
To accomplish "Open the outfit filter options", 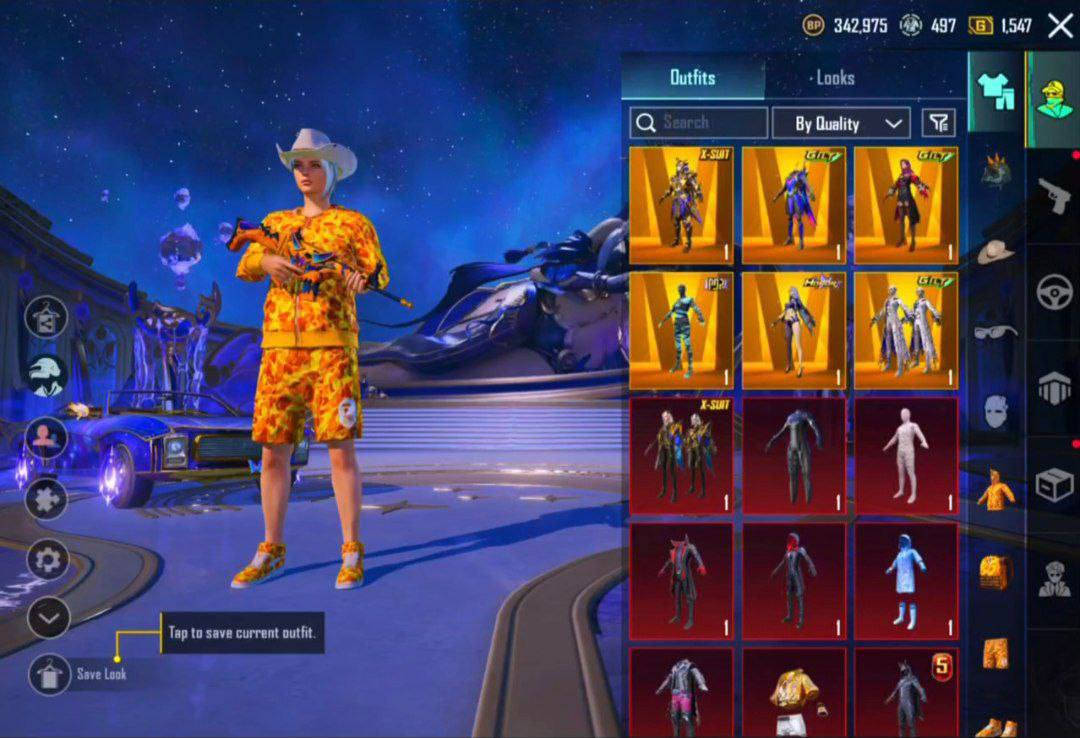I will pyautogui.click(x=938, y=123).
